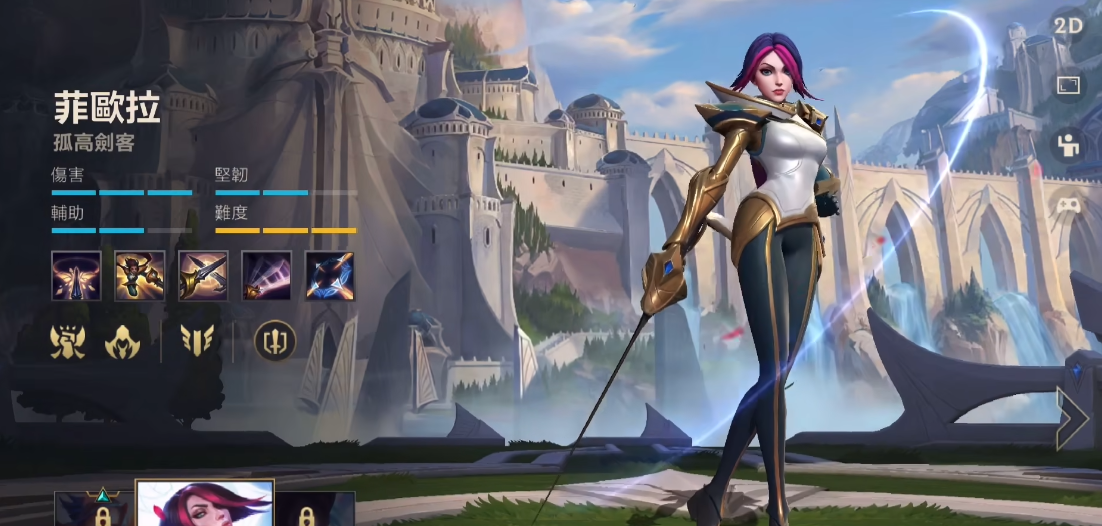Open the circled sword icon button
Image resolution: width=1102 pixels, height=526 pixels.
pyautogui.click(x=274, y=341)
